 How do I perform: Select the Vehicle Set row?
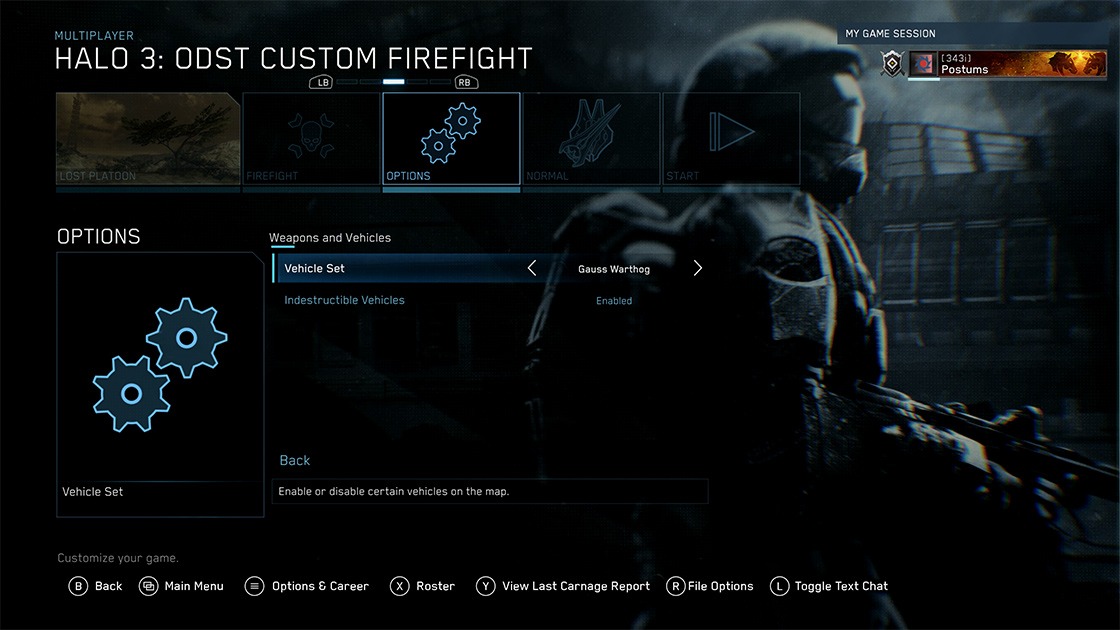(400, 268)
